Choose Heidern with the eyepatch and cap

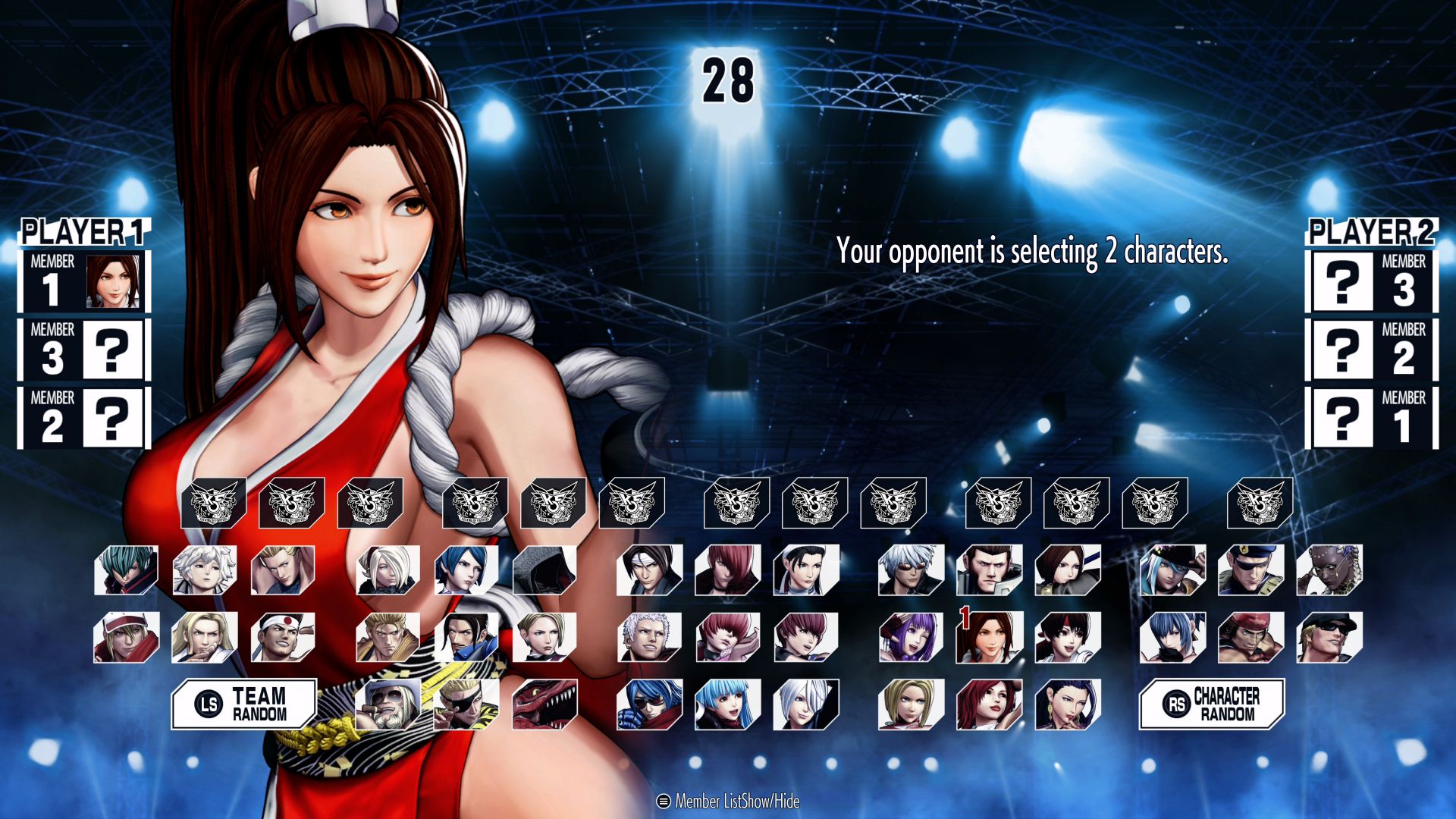coord(1250,570)
